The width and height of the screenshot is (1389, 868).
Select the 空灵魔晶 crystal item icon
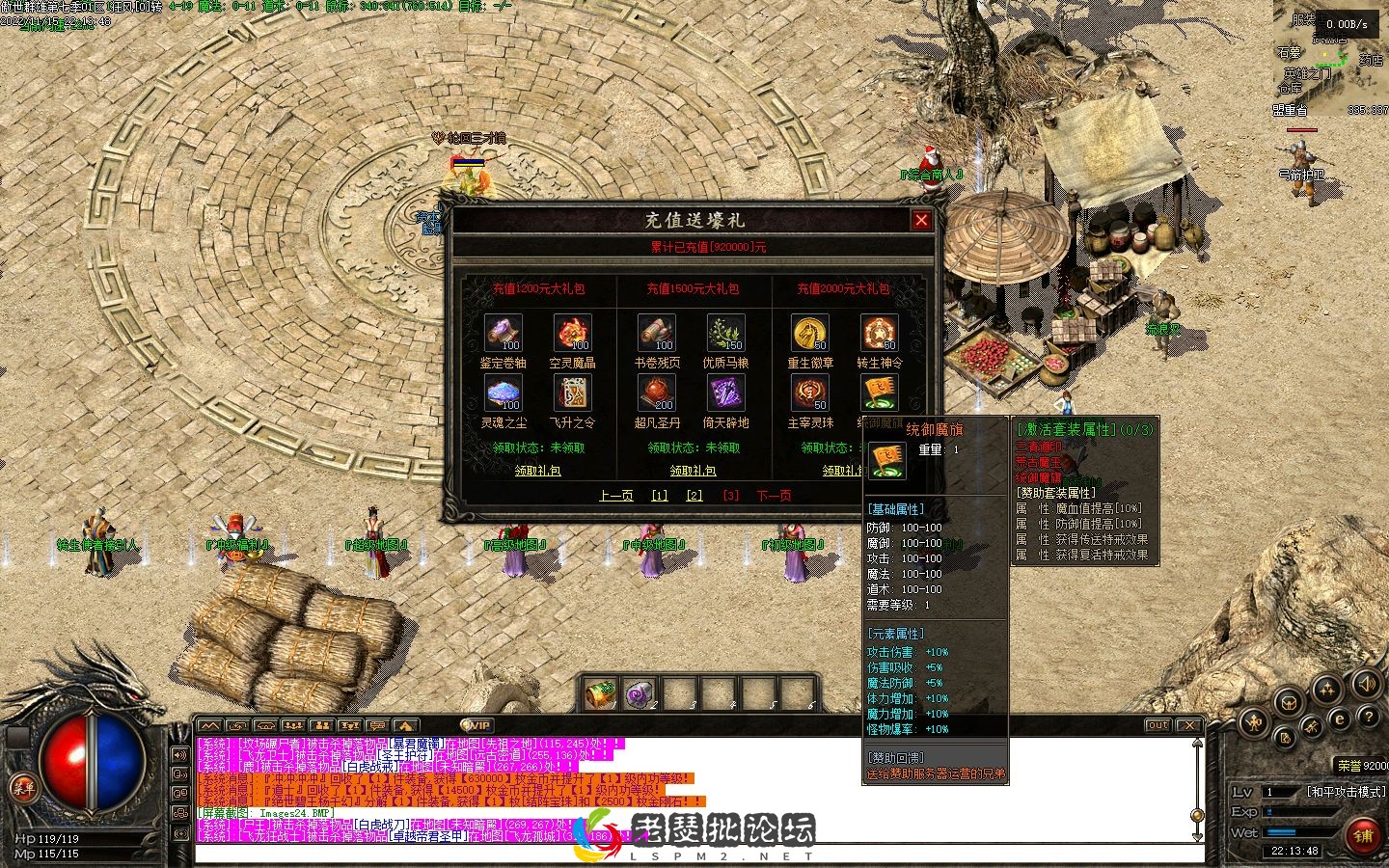coord(572,334)
